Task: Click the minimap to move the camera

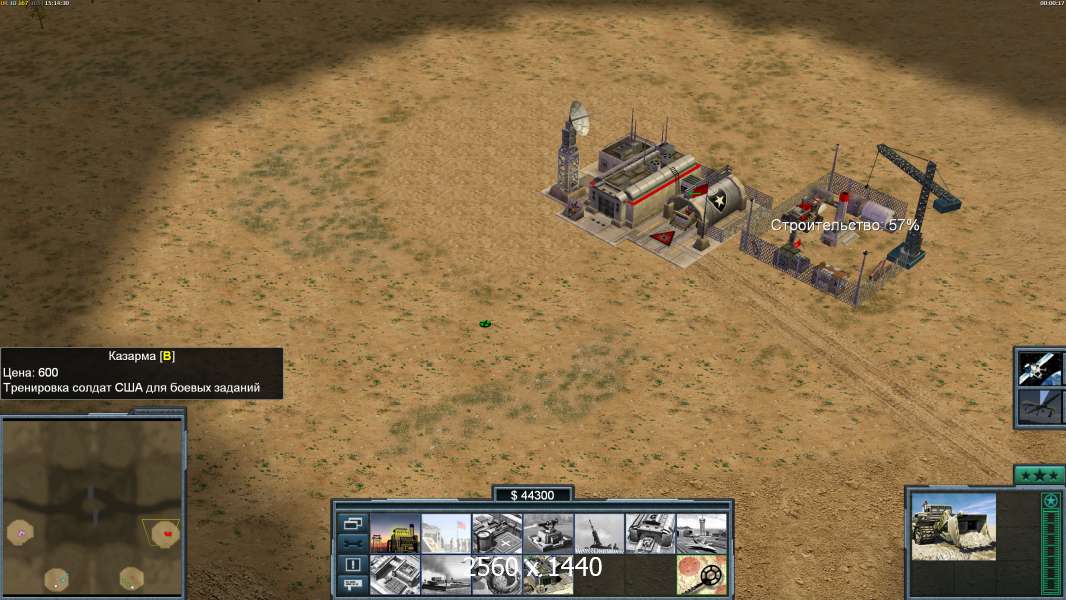Action: click(92, 505)
